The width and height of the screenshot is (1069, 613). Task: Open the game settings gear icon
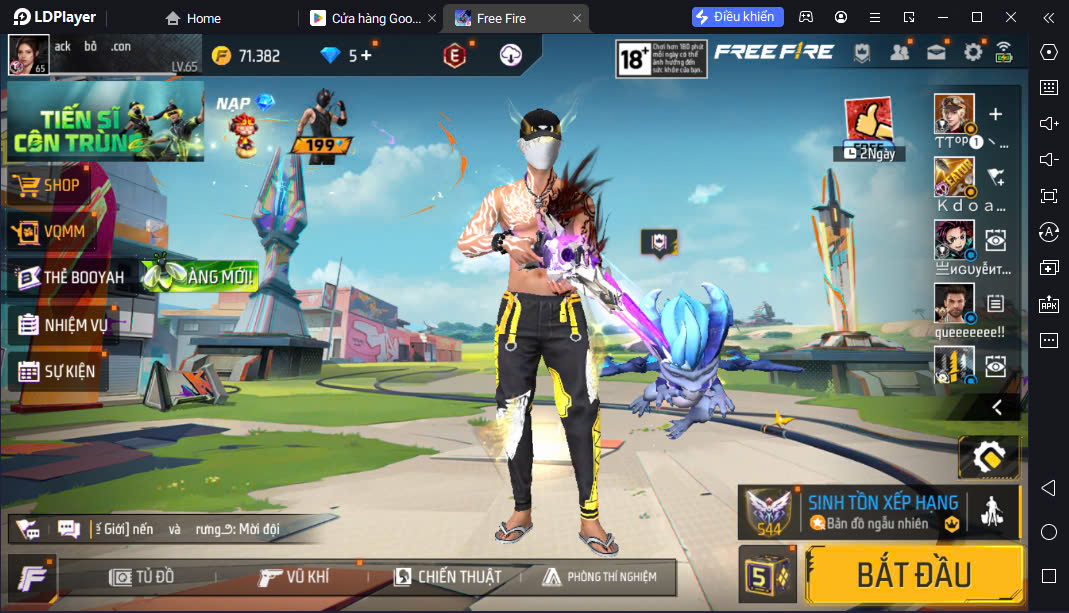coord(972,52)
